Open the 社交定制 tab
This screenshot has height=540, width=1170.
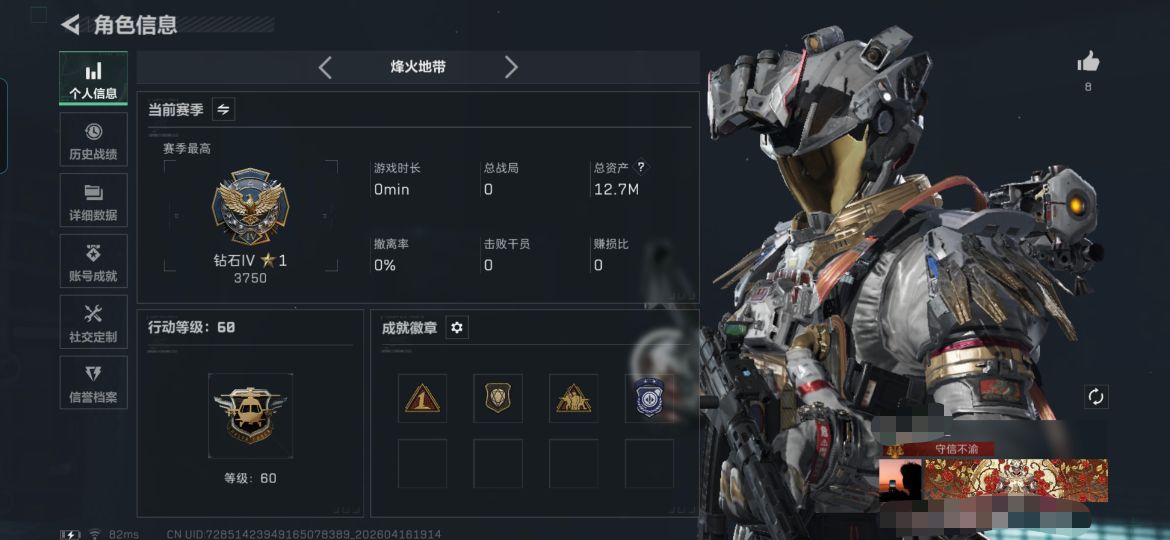(x=93, y=323)
